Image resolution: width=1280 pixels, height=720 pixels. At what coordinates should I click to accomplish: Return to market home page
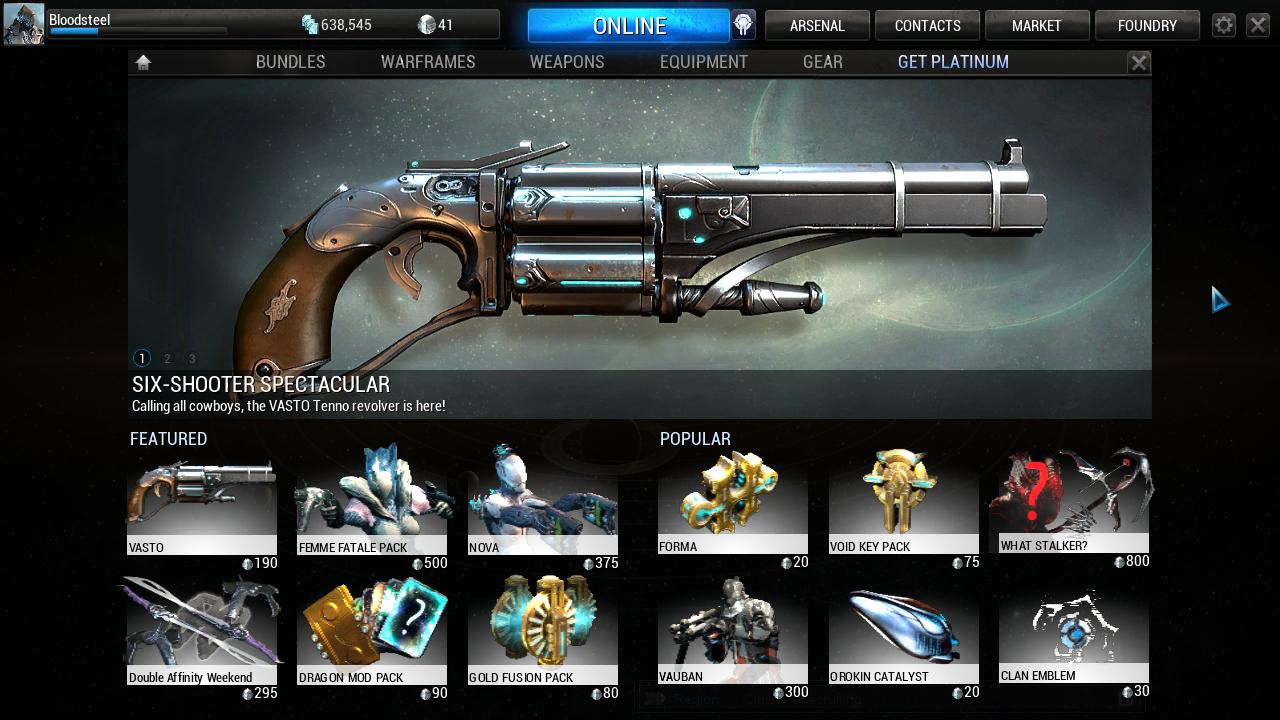pos(143,63)
